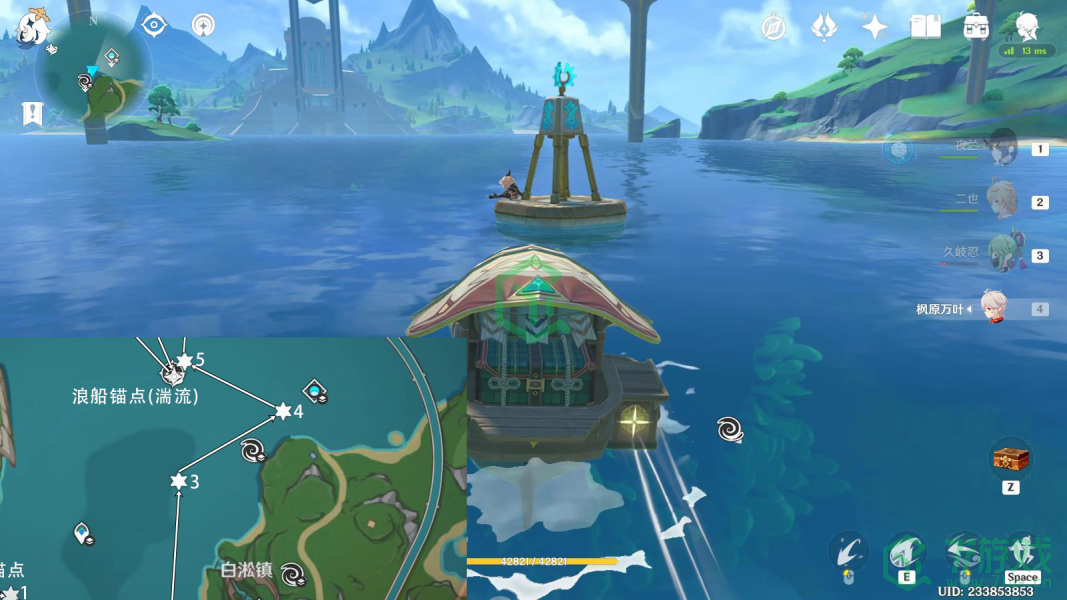
Task: Open the four-pointed star Events icon
Action: coord(875,27)
